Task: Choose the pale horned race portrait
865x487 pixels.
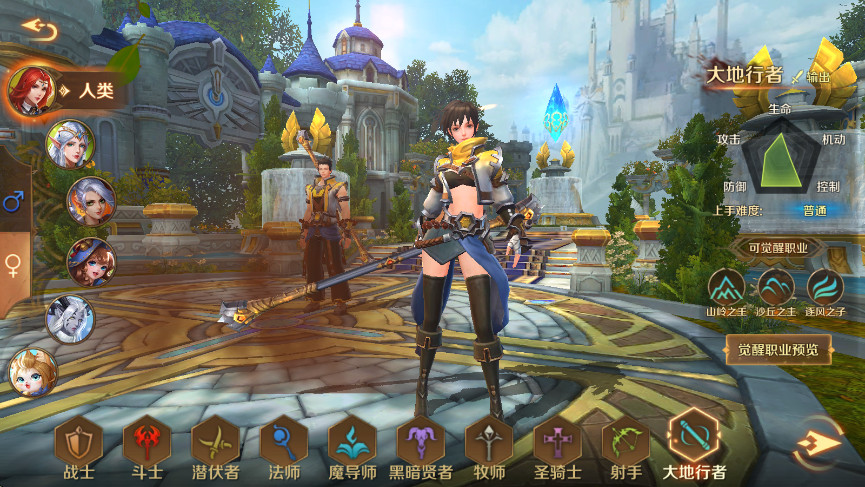Action: [x=70, y=320]
